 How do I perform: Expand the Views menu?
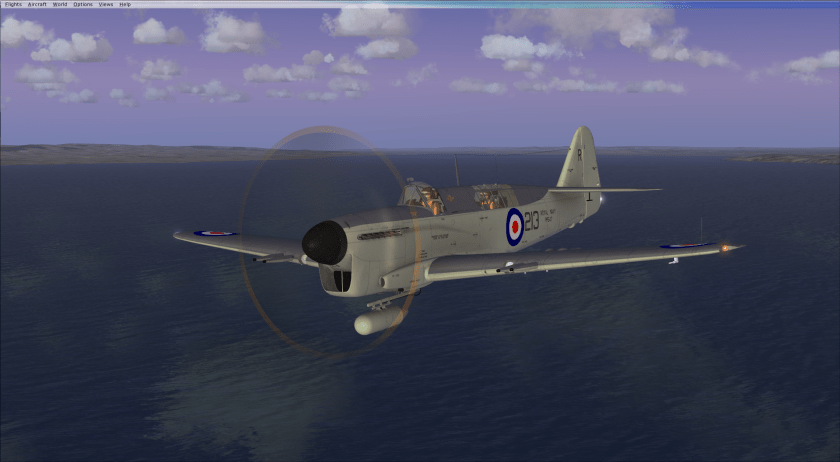(x=106, y=4)
